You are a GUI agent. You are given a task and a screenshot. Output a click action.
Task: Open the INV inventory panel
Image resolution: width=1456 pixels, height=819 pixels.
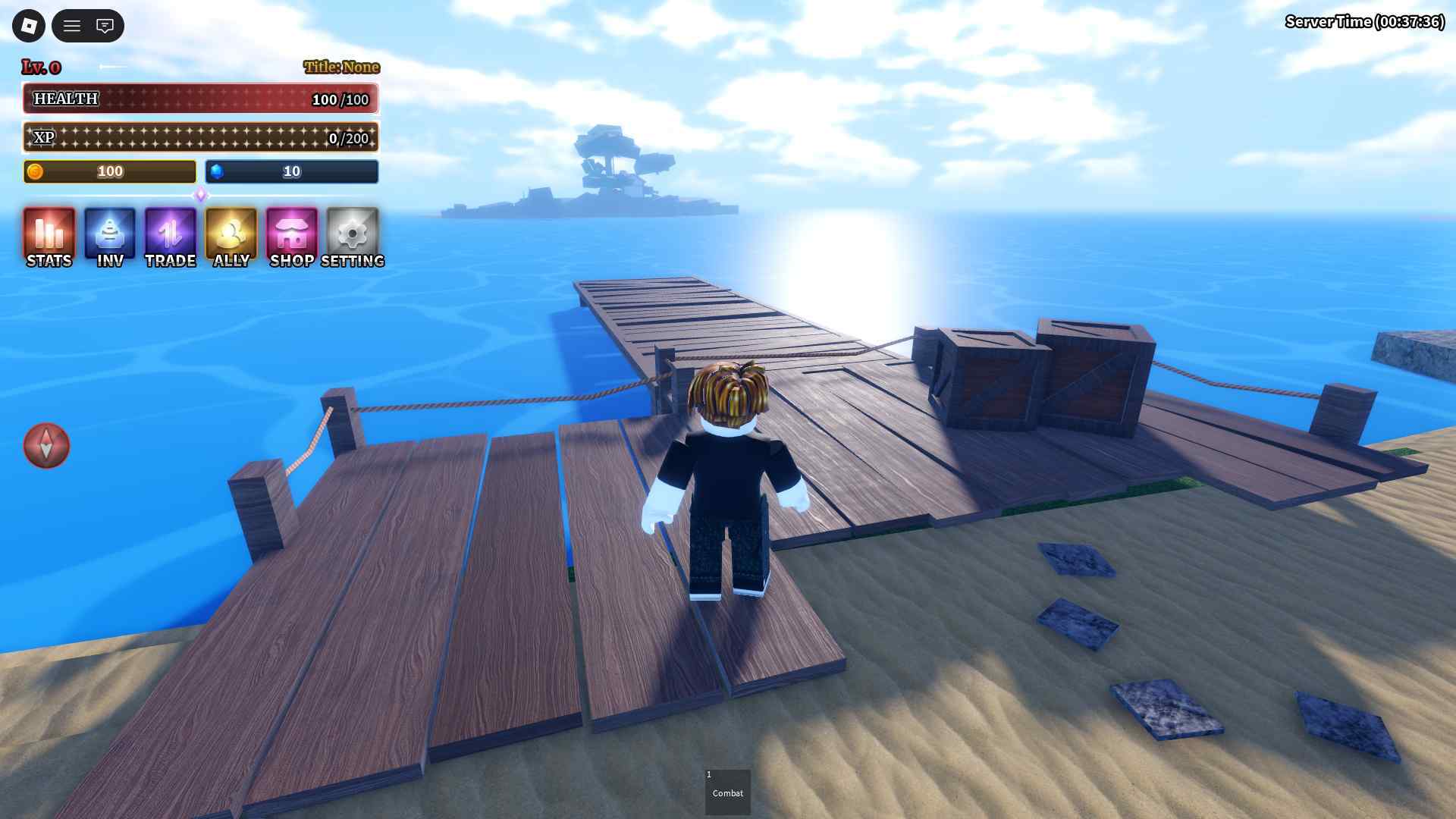coord(110,237)
